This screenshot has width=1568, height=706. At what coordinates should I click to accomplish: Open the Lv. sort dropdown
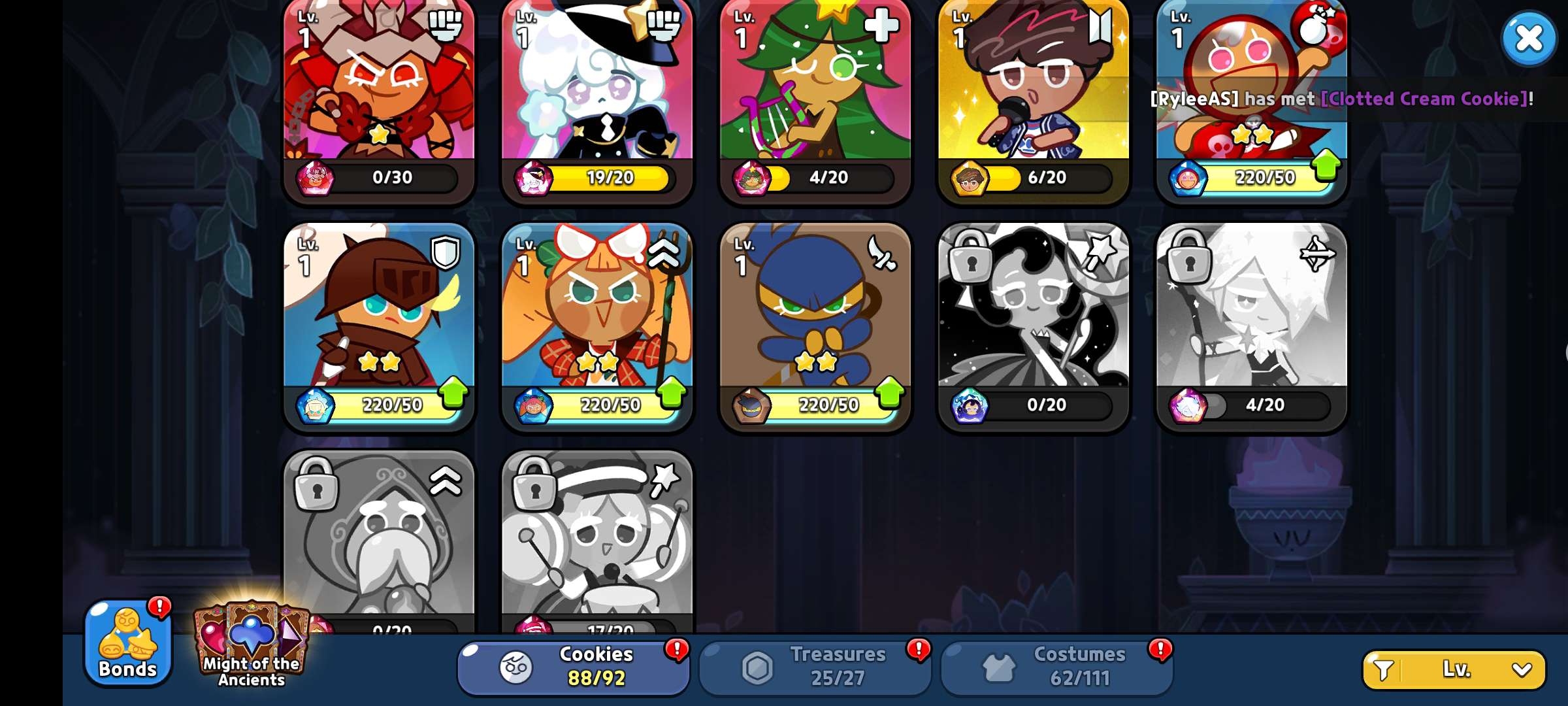coord(1454,669)
